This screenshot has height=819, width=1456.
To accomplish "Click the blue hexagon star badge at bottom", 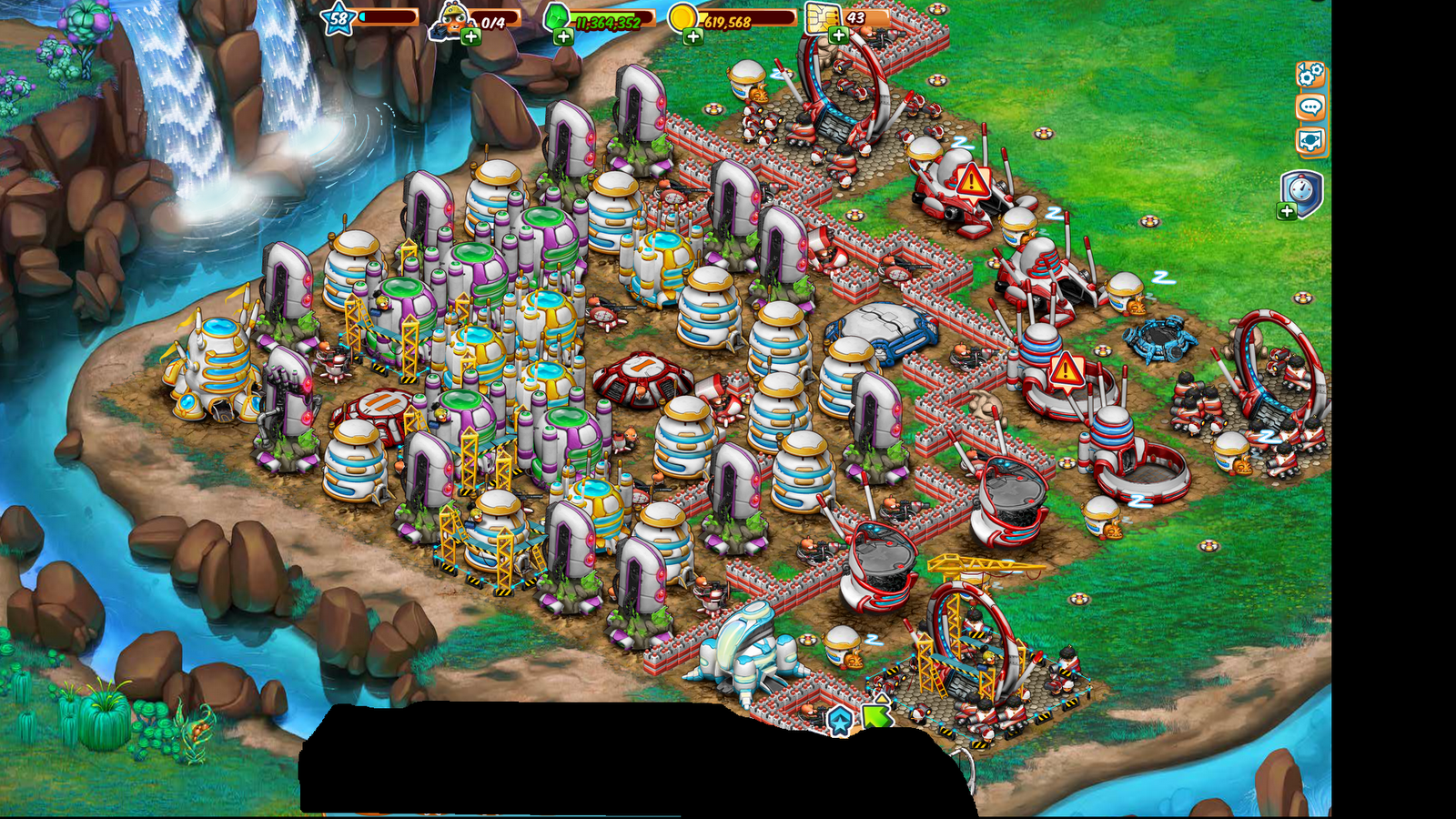I will pos(839,719).
